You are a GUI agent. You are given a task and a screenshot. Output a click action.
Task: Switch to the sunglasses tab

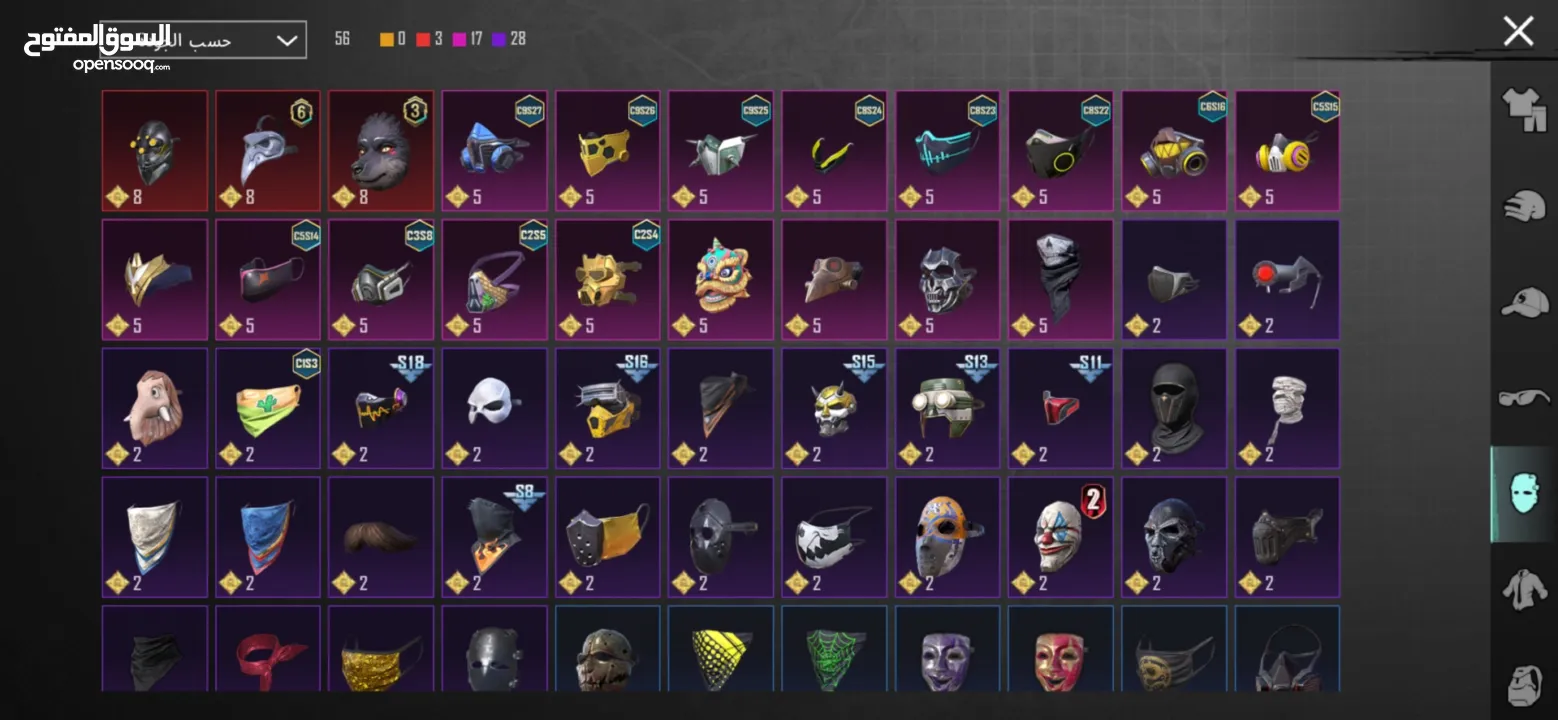[x=1524, y=398]
